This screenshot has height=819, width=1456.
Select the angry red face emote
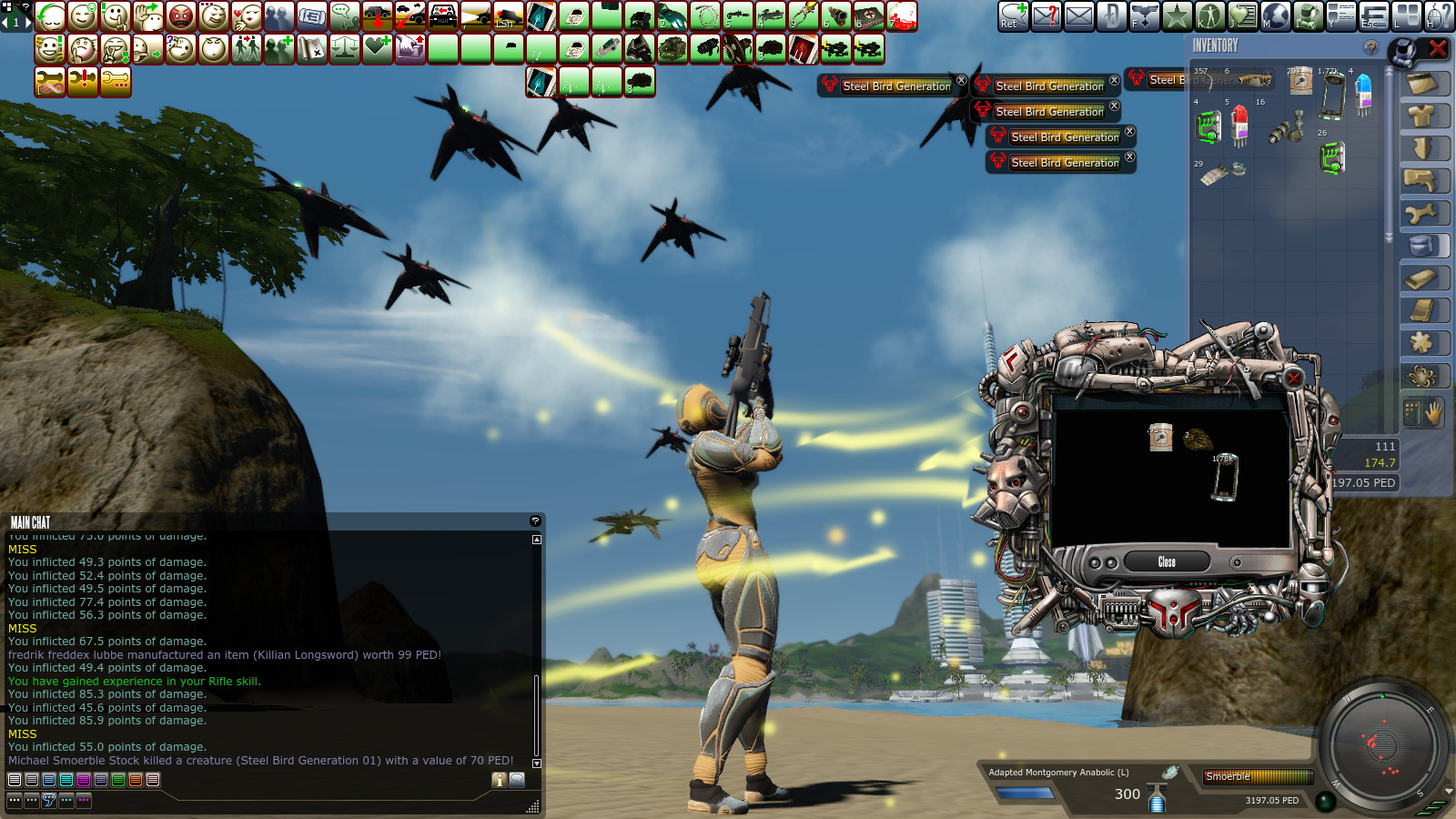(x=181, y=16)
